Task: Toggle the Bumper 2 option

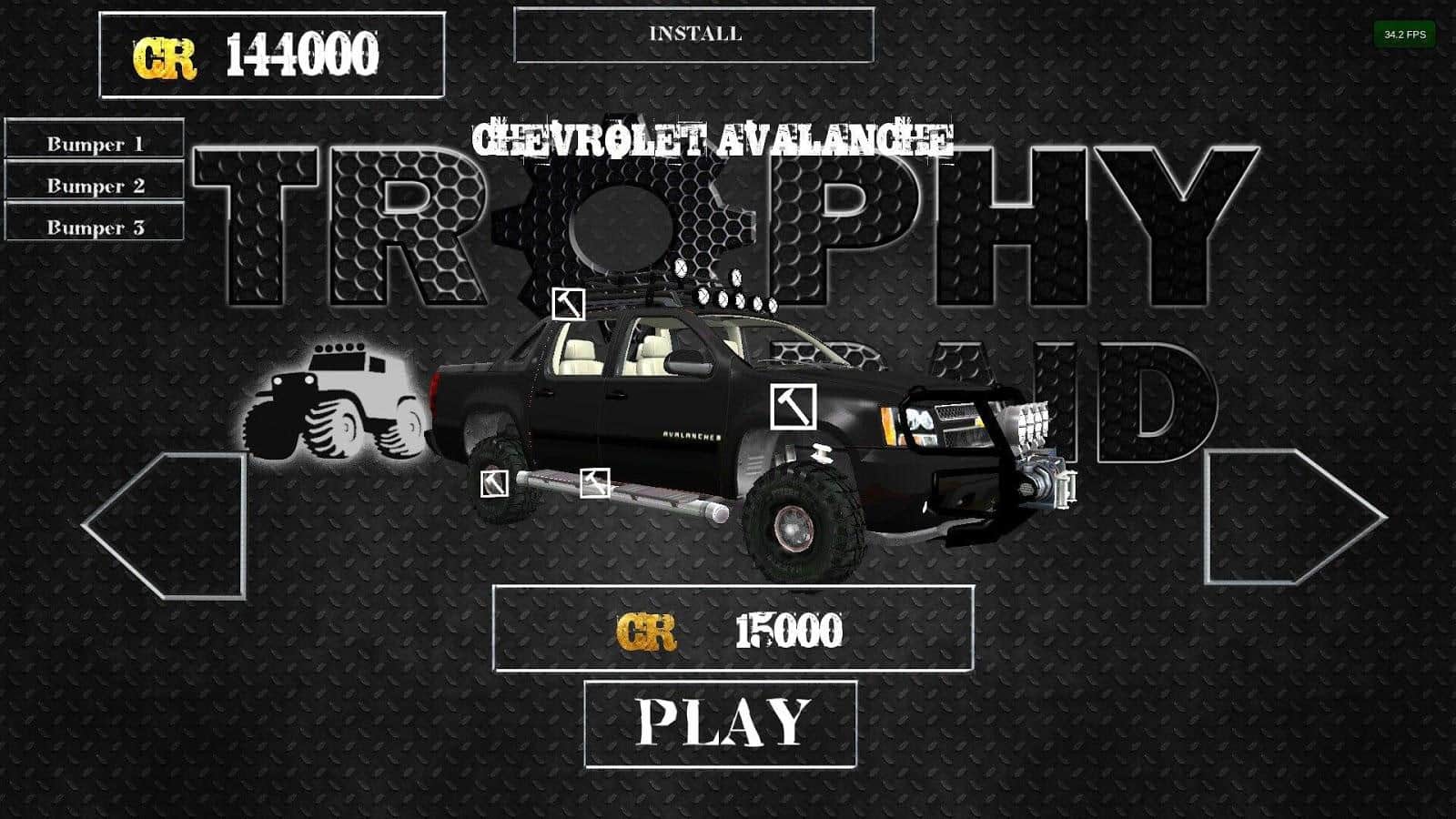Action: (x=95, y=185)
